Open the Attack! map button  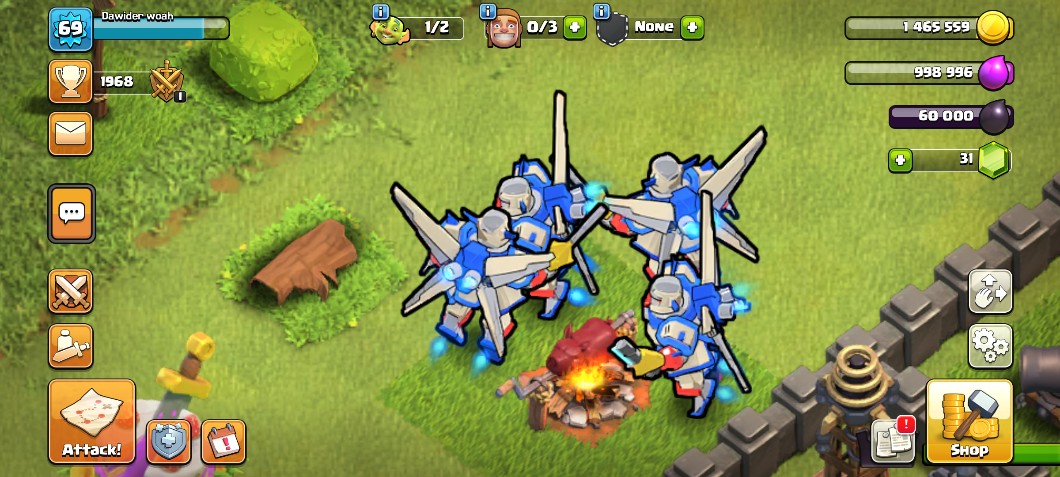coord(91,421)
